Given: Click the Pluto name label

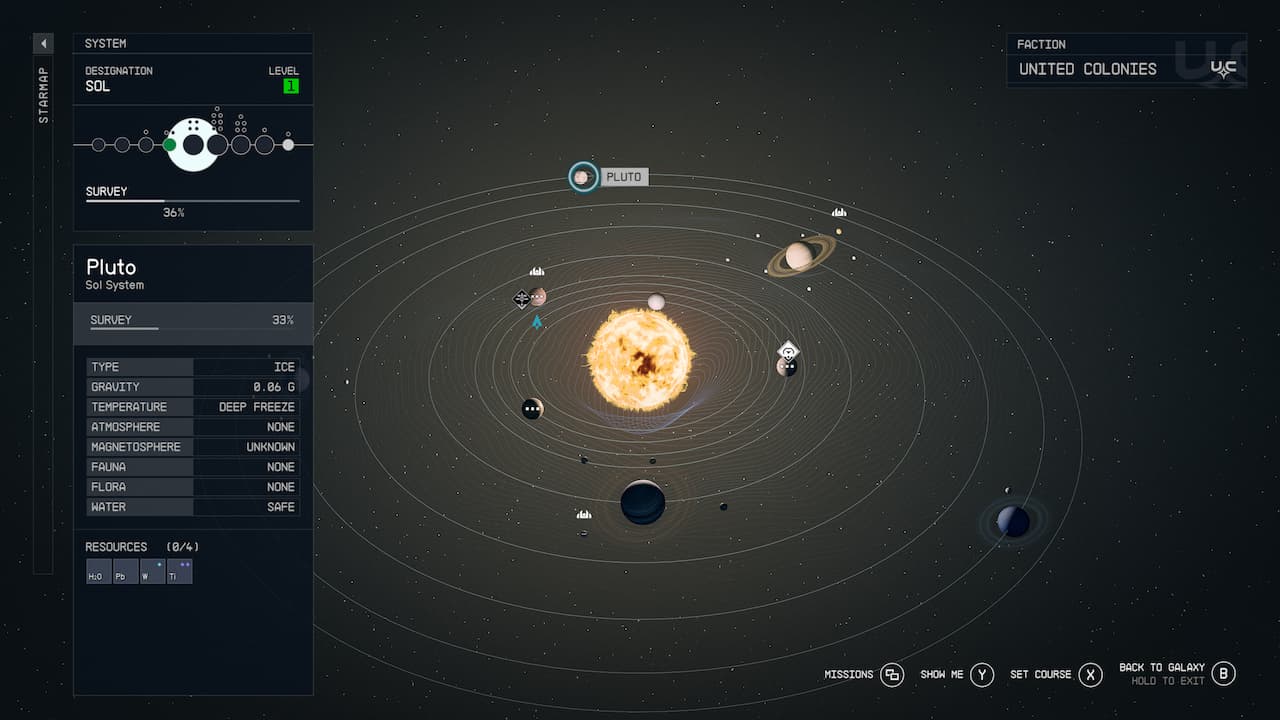Looking at the screenshot, I should tap(625, 176).
